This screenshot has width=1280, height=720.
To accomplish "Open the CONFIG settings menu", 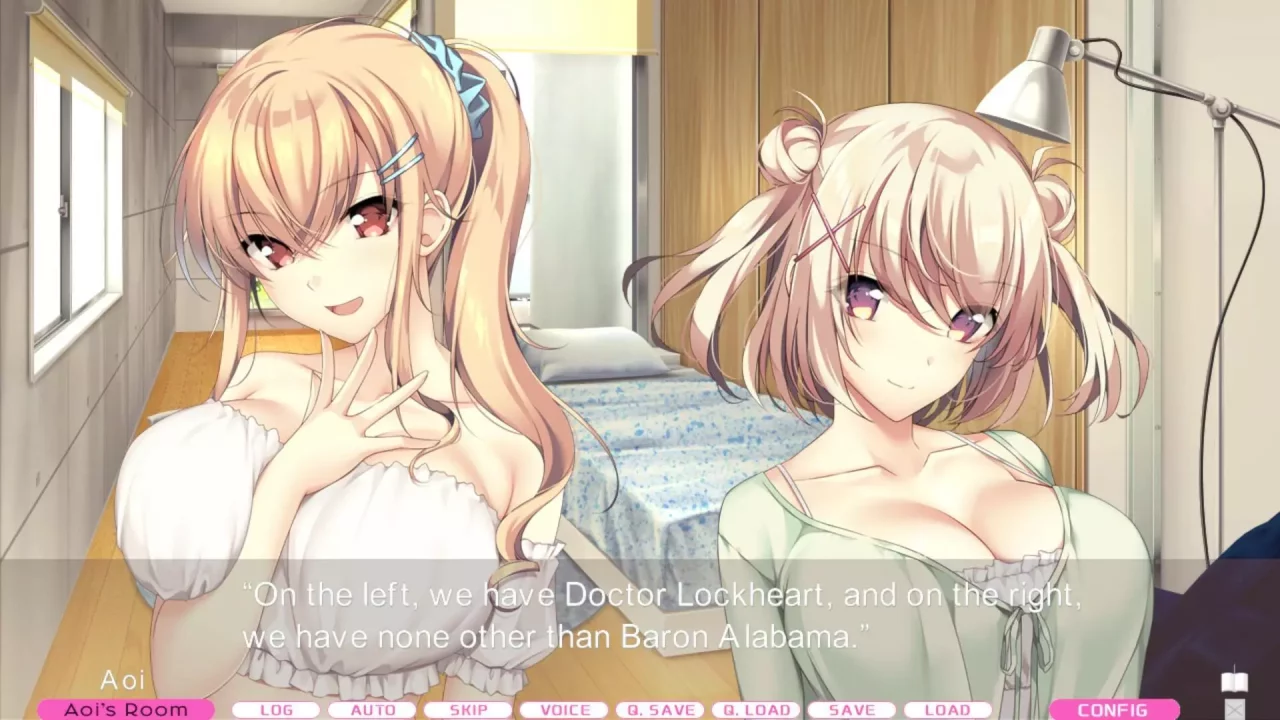I will tap(1117, 707).
